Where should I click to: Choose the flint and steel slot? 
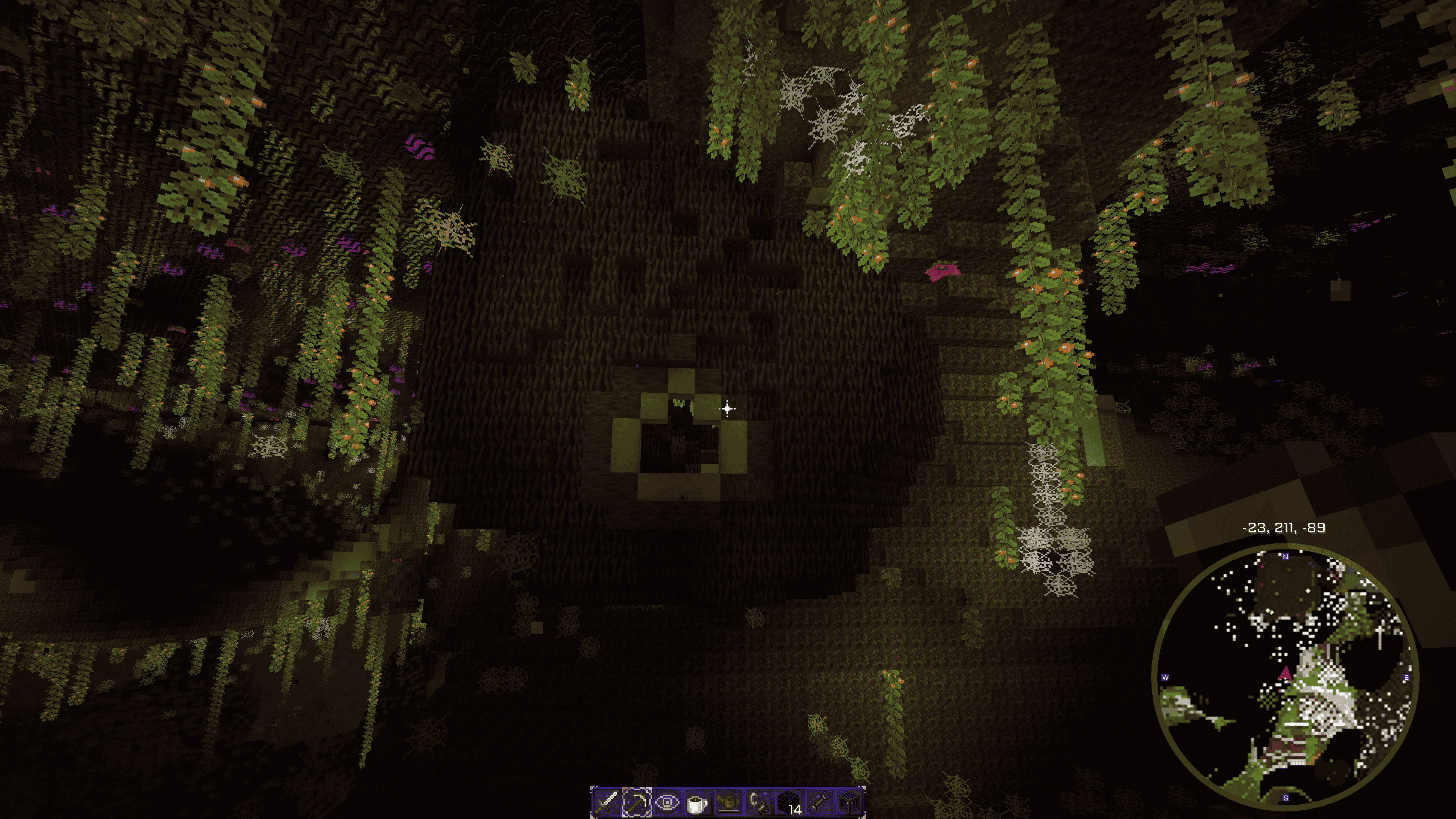tap(758, 802)
